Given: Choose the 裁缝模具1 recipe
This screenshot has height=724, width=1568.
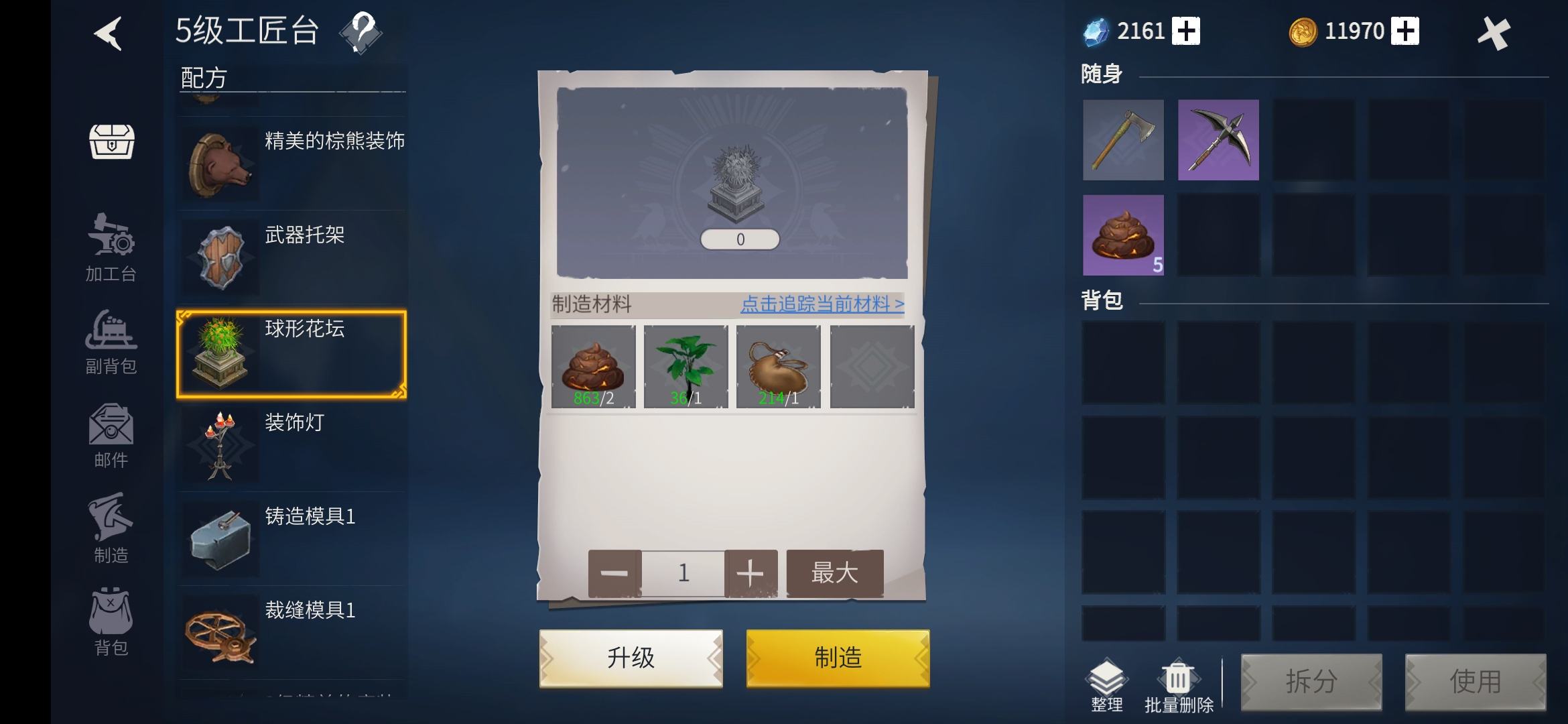Looking at the screenshot, I should (291, 633).
